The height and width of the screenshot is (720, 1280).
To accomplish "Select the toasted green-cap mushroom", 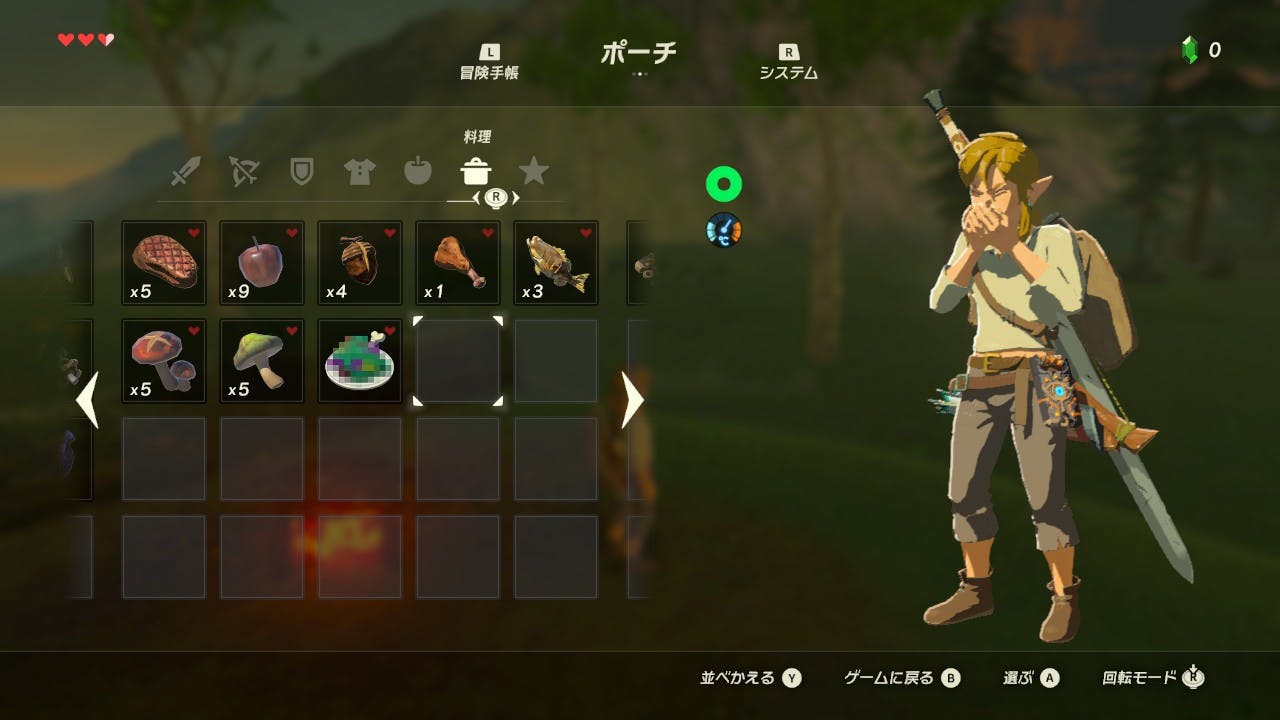I will [x=262, y=361].
